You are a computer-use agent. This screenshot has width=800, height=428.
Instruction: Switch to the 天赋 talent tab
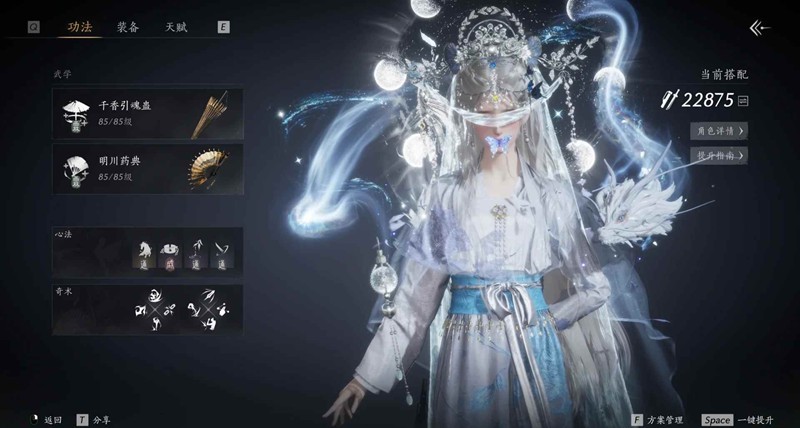click(176, 27)
